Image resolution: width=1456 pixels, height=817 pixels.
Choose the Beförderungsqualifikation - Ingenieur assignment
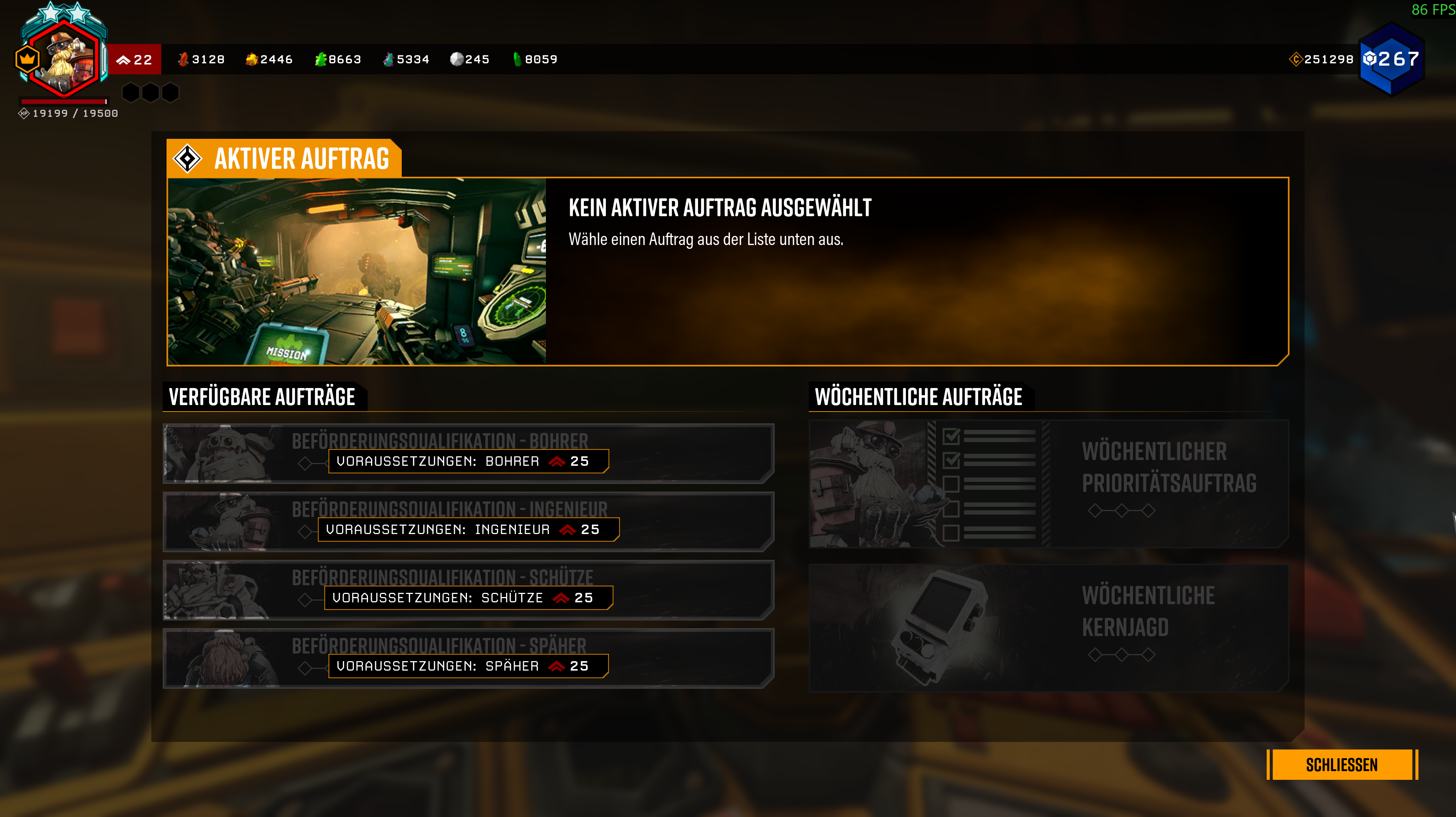coord(467,522)
